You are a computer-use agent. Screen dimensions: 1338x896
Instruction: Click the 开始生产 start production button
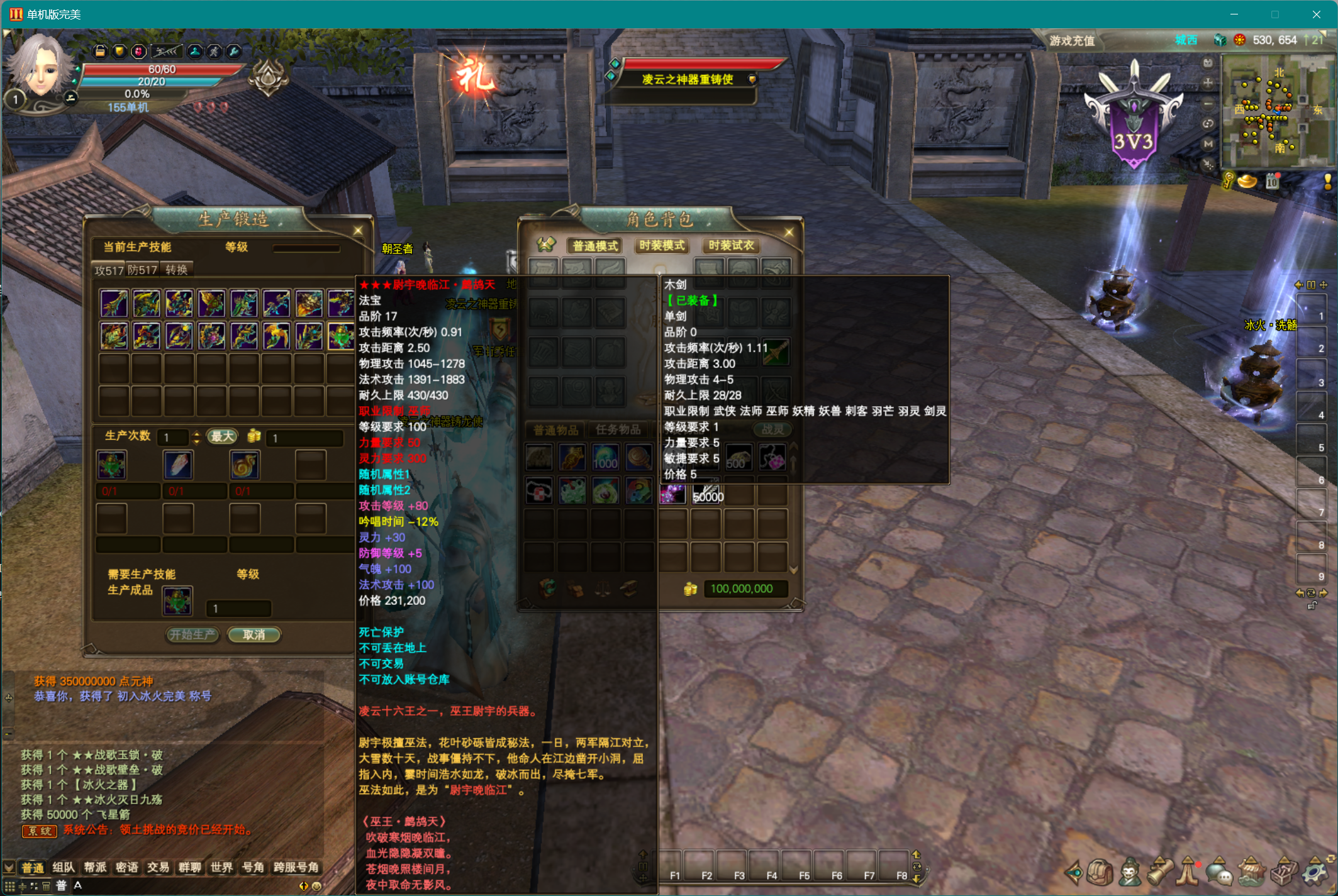(x=192, y=635)
